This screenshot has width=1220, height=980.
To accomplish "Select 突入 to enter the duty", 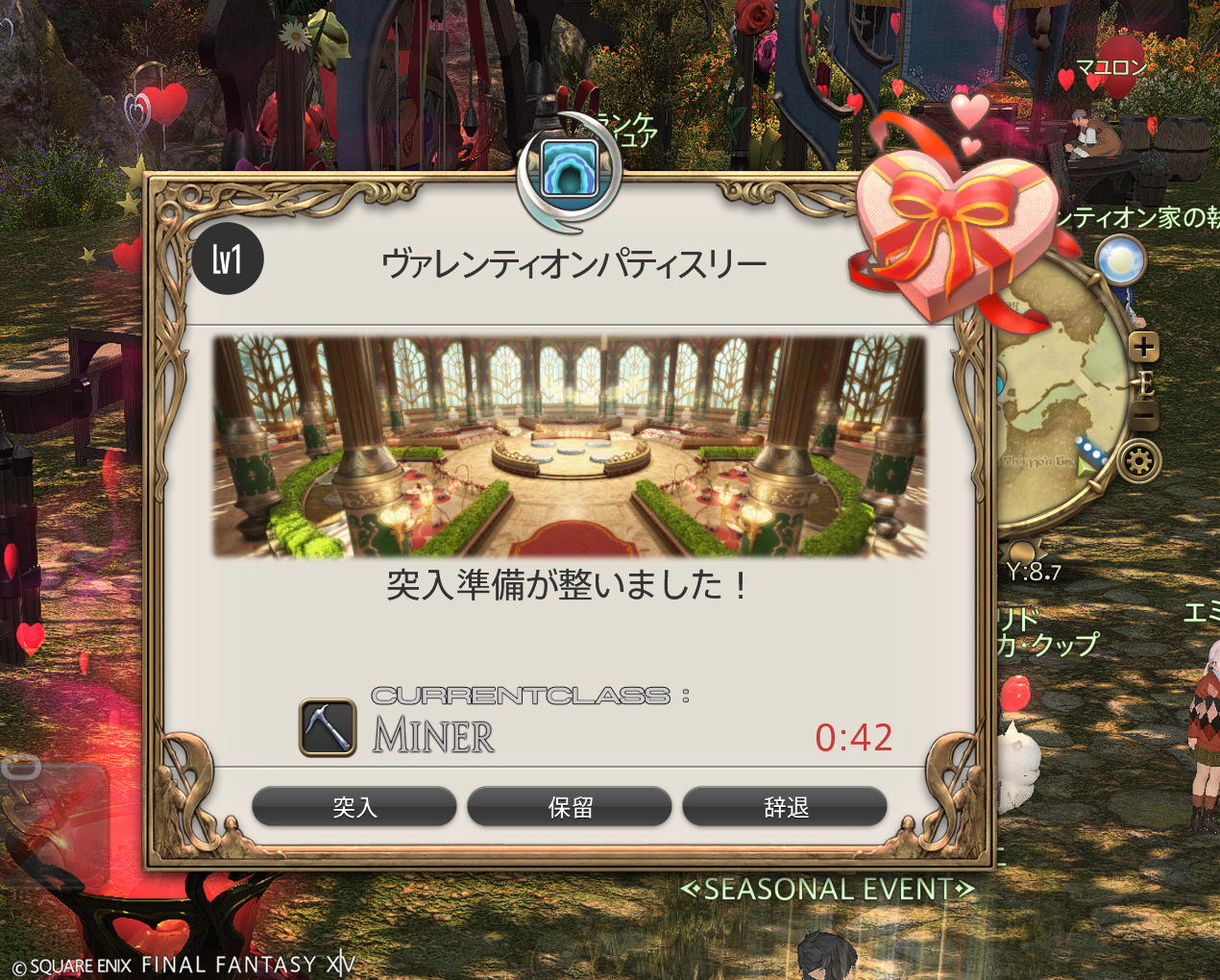I will coord(354,807).
